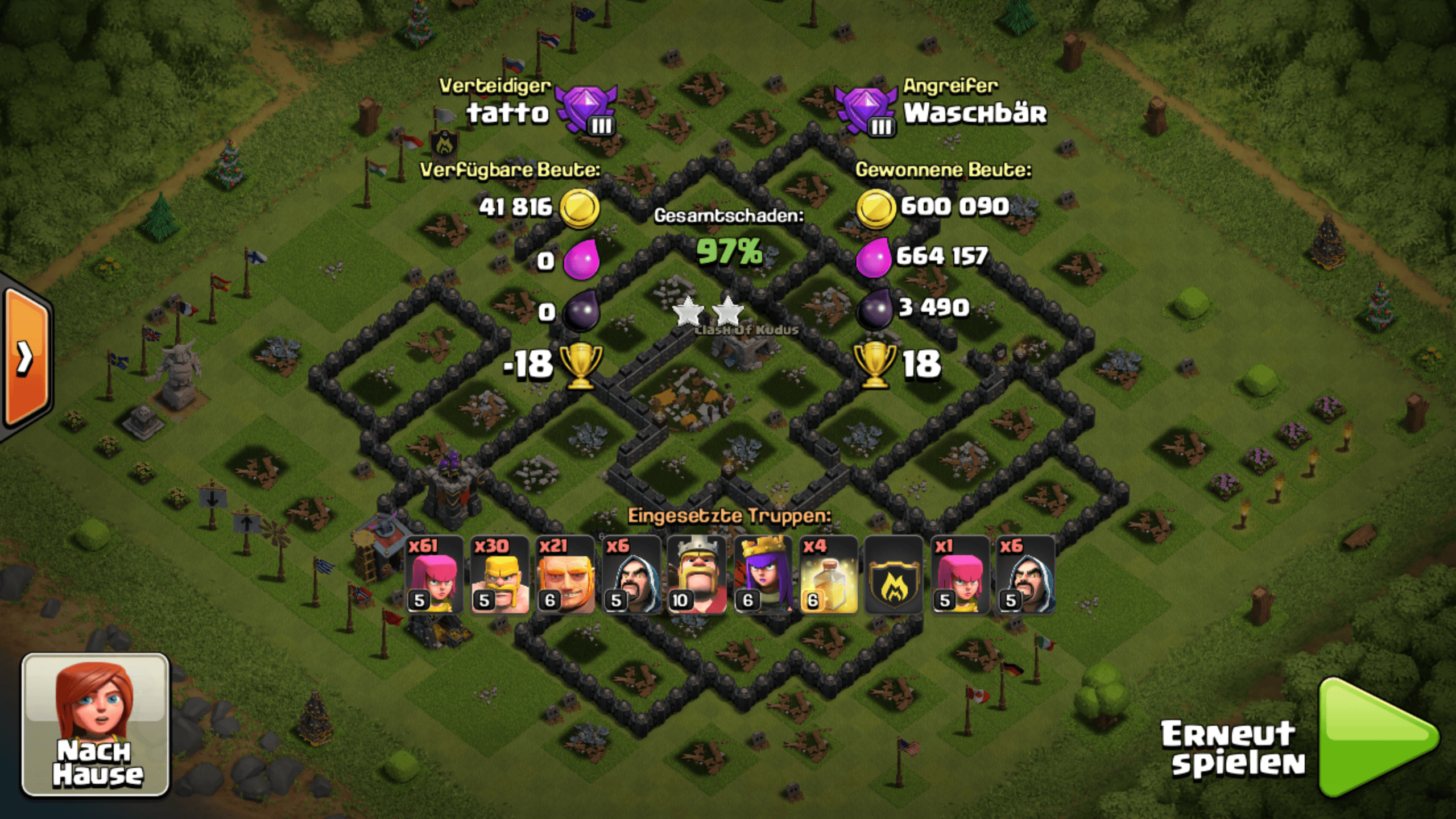Choose the Barbarian King hero card

point(697,575)
